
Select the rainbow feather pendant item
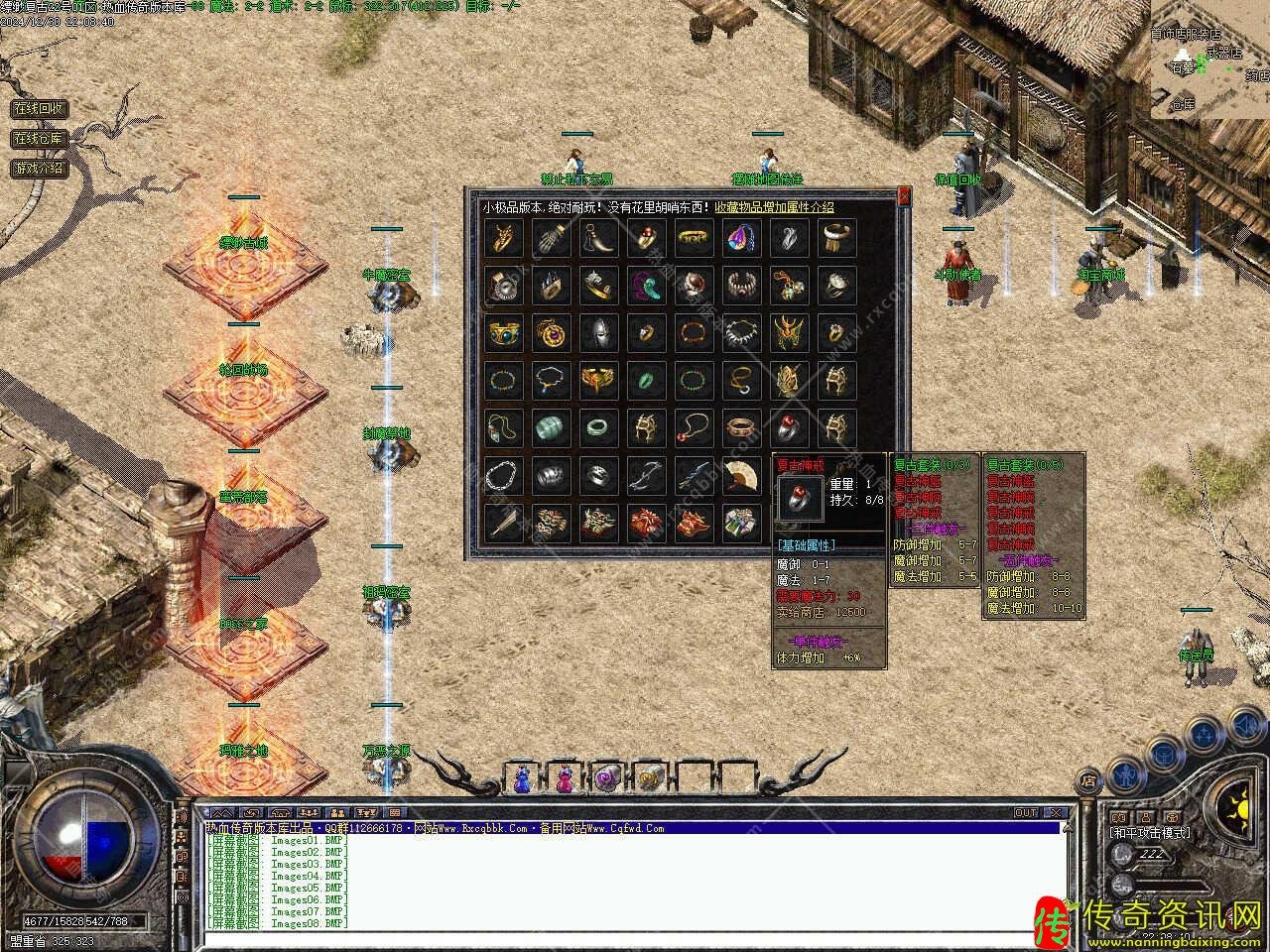tap(742, 238)
